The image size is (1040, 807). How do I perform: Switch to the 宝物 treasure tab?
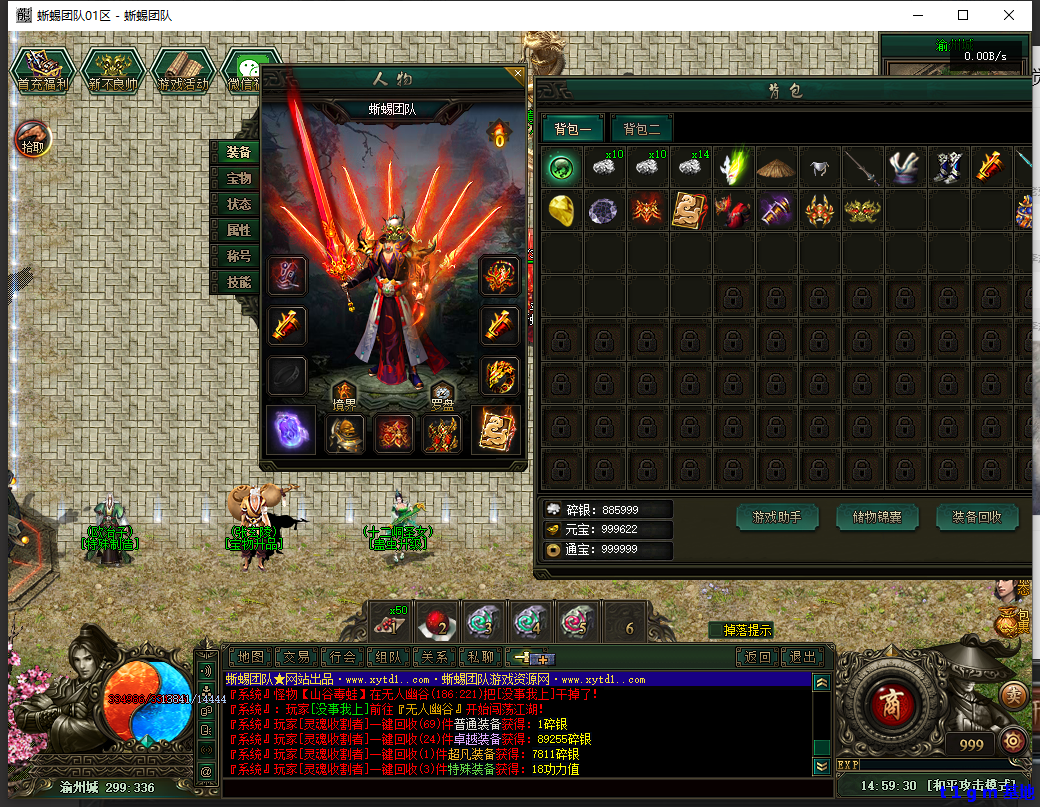point(238,178)
